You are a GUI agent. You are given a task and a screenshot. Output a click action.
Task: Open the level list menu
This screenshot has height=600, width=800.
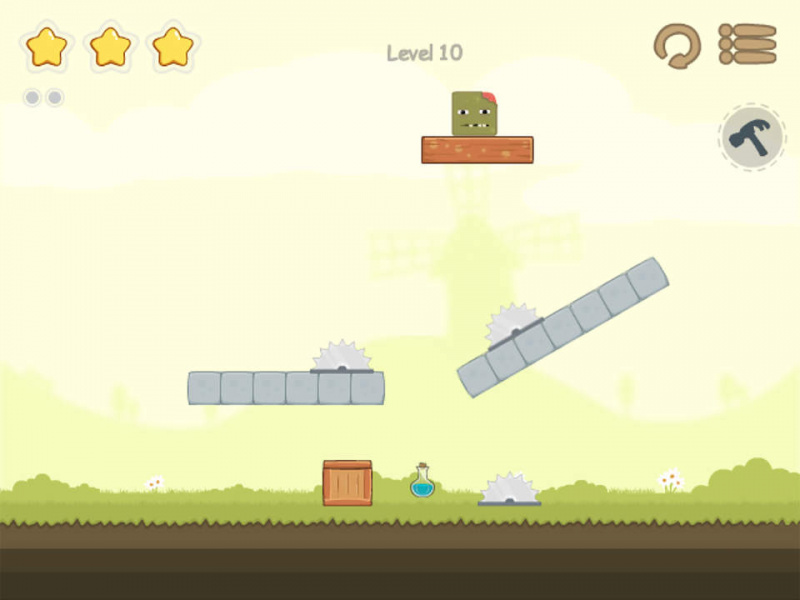click(x=747, y=45)
